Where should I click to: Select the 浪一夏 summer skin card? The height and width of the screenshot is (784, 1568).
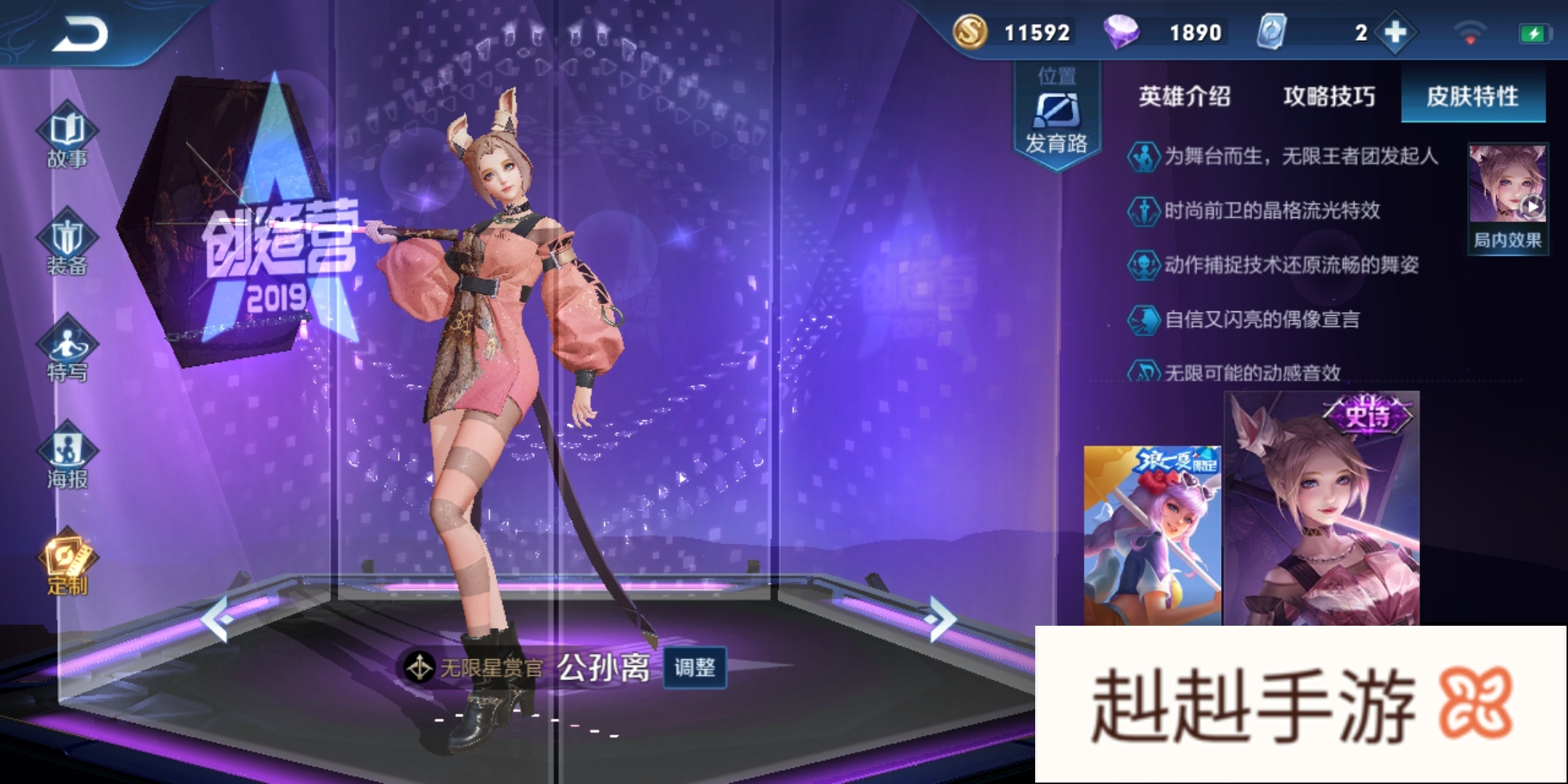pos(1152,535)
